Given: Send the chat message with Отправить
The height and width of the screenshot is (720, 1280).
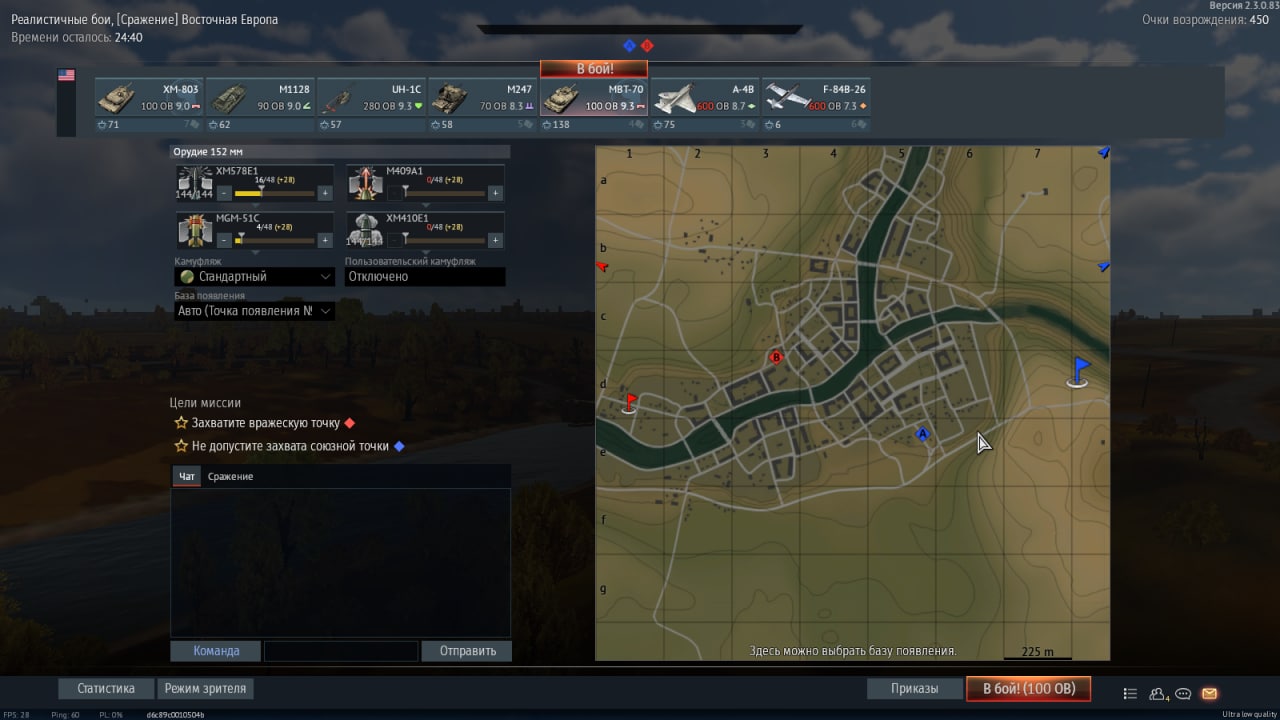Looking at the screenshot, I should coord(467,651).
